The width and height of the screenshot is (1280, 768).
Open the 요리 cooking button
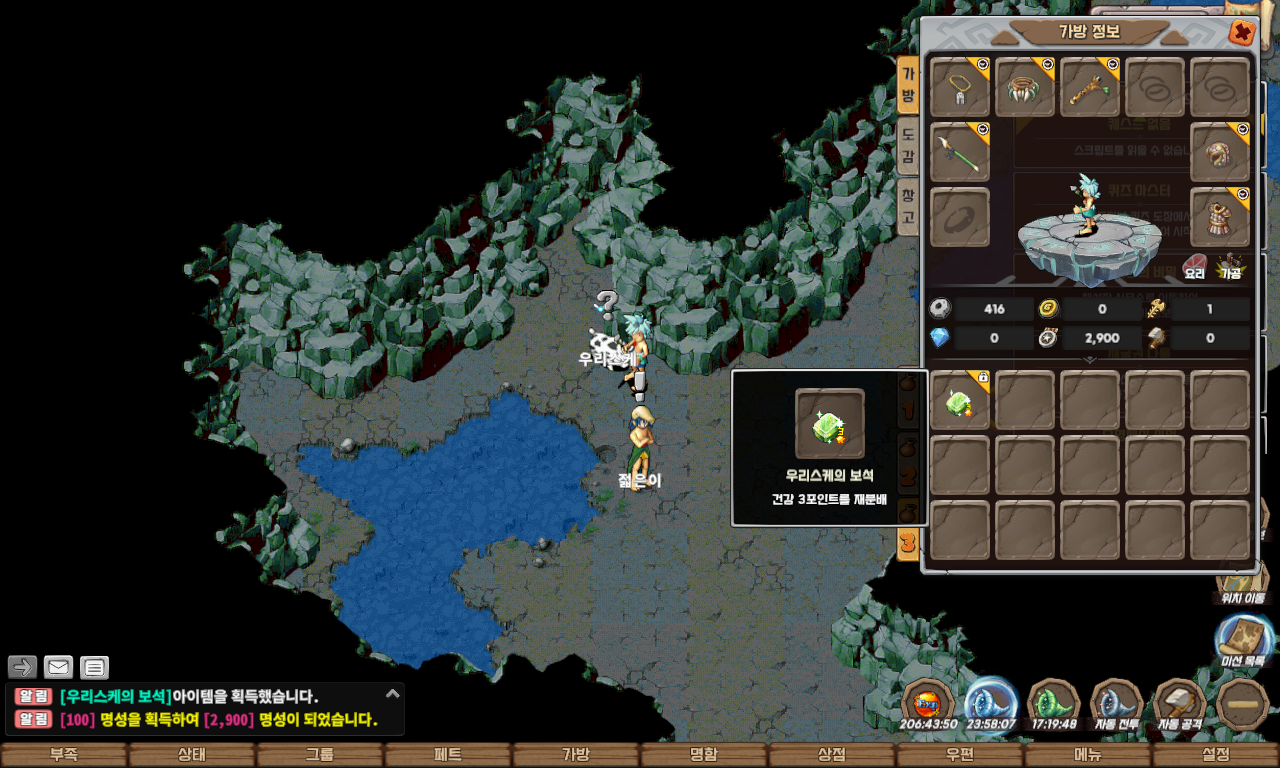tap(1194, 267)
